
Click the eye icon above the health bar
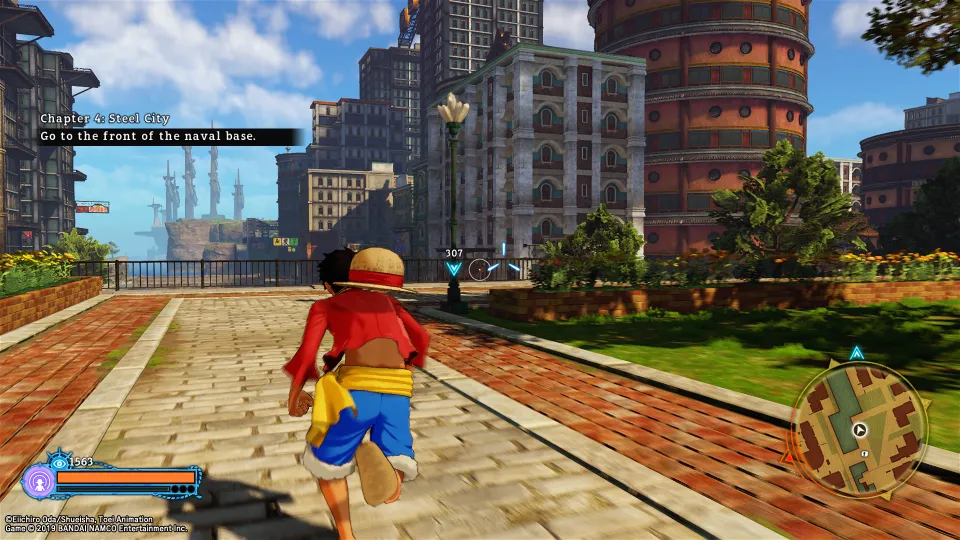(x=57, y=462)
